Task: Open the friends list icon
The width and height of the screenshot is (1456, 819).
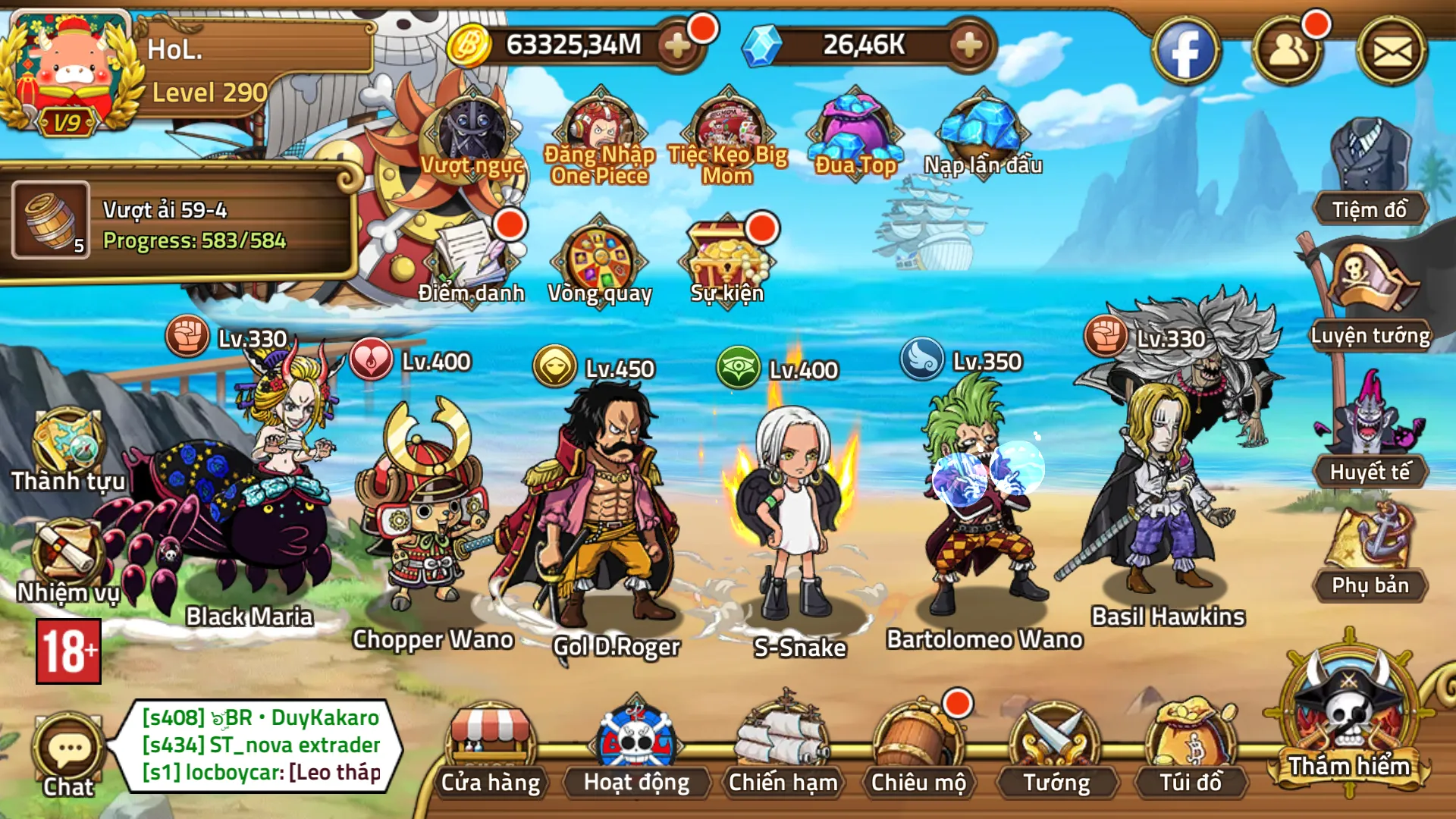Action: 1288,52
